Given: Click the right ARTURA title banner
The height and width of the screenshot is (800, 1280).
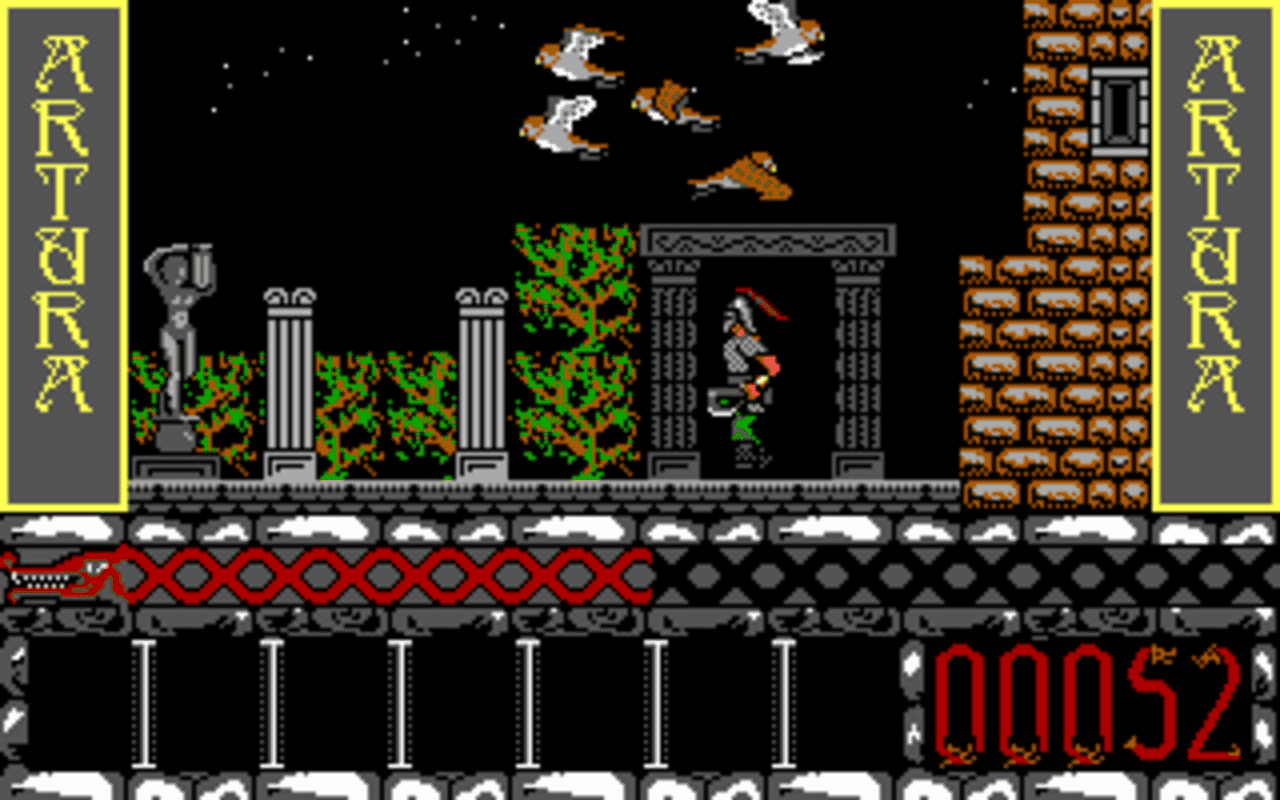Looking at the screenshot, I should [1215, 250].
